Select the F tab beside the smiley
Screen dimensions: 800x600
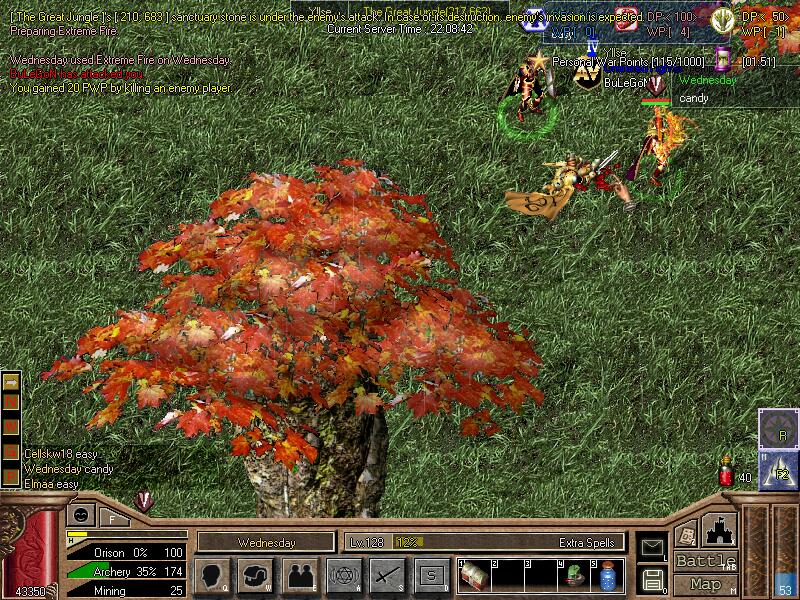(113, 517)
